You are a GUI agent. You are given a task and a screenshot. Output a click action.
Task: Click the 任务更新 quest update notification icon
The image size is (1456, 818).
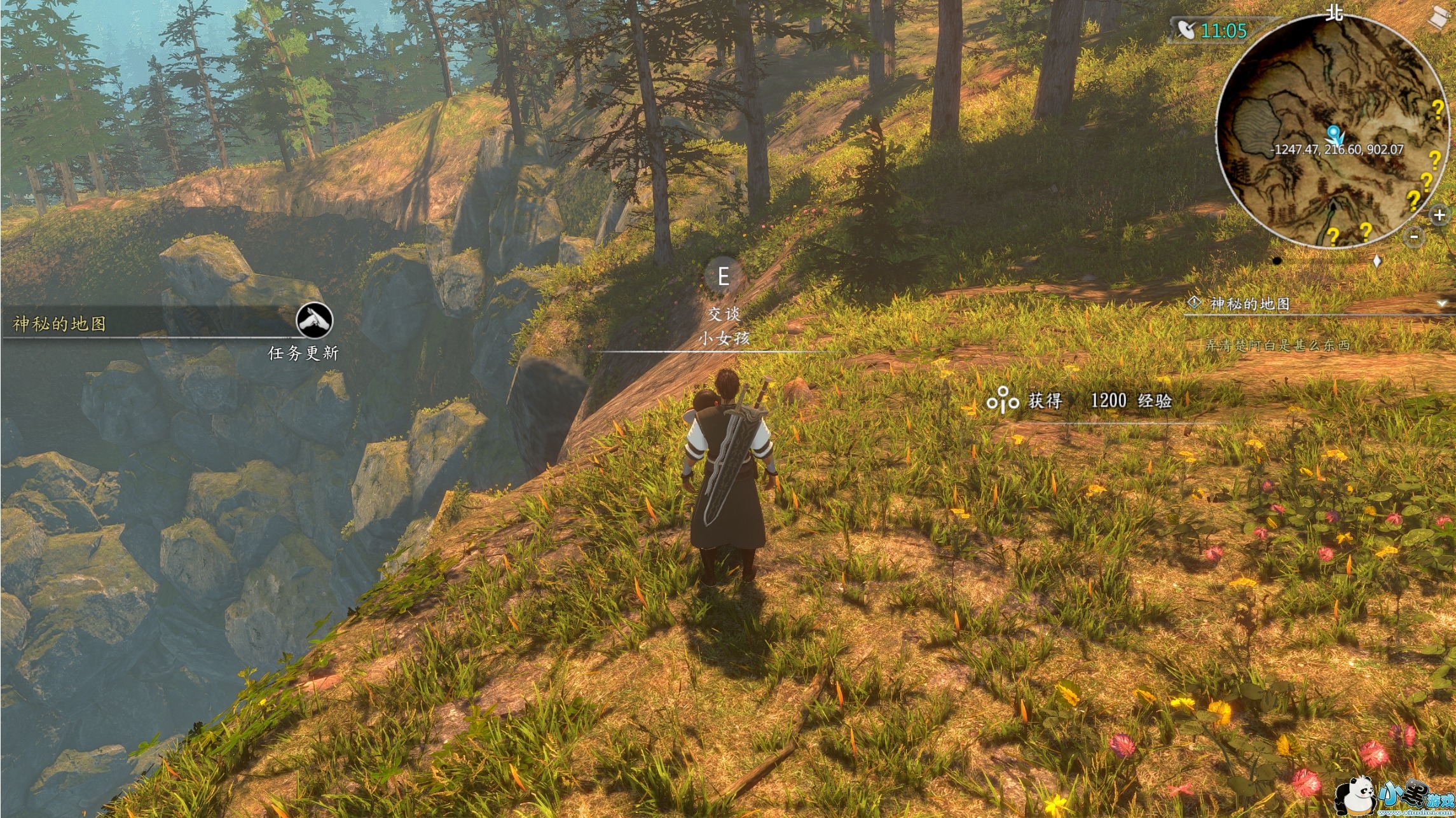coord(314,320)
